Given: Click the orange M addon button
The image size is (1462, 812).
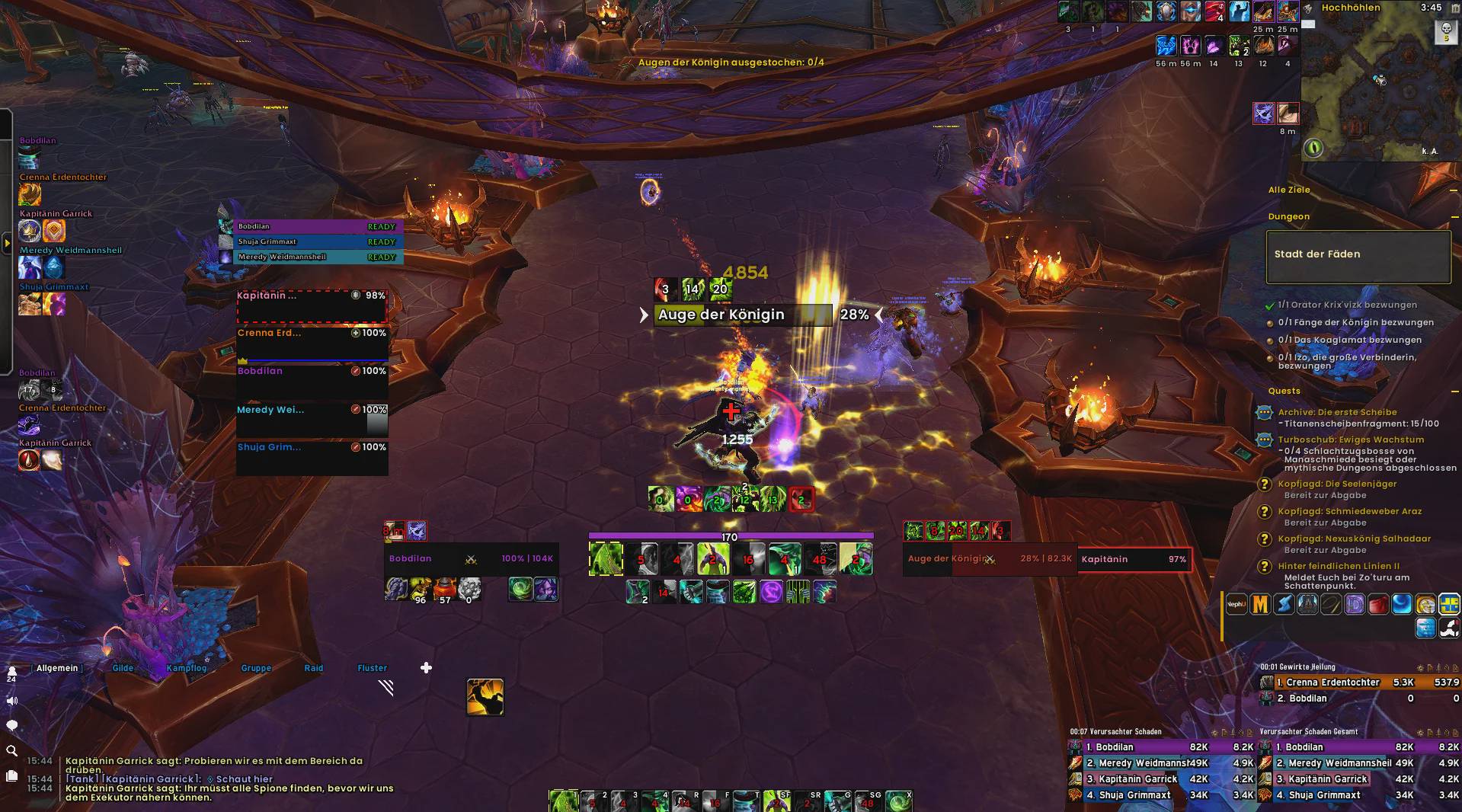Looking at the screenshot, I should (1260, 605).
